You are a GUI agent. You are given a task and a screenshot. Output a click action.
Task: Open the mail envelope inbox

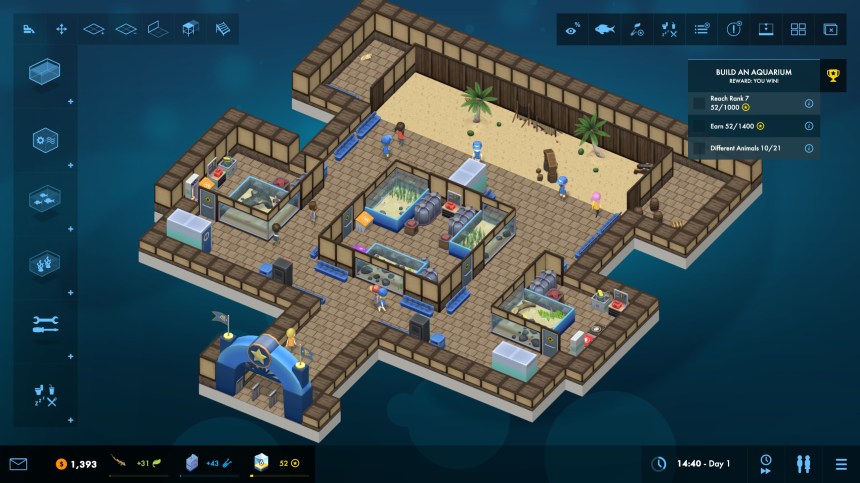pyautogui.click(x=18, y=464)
